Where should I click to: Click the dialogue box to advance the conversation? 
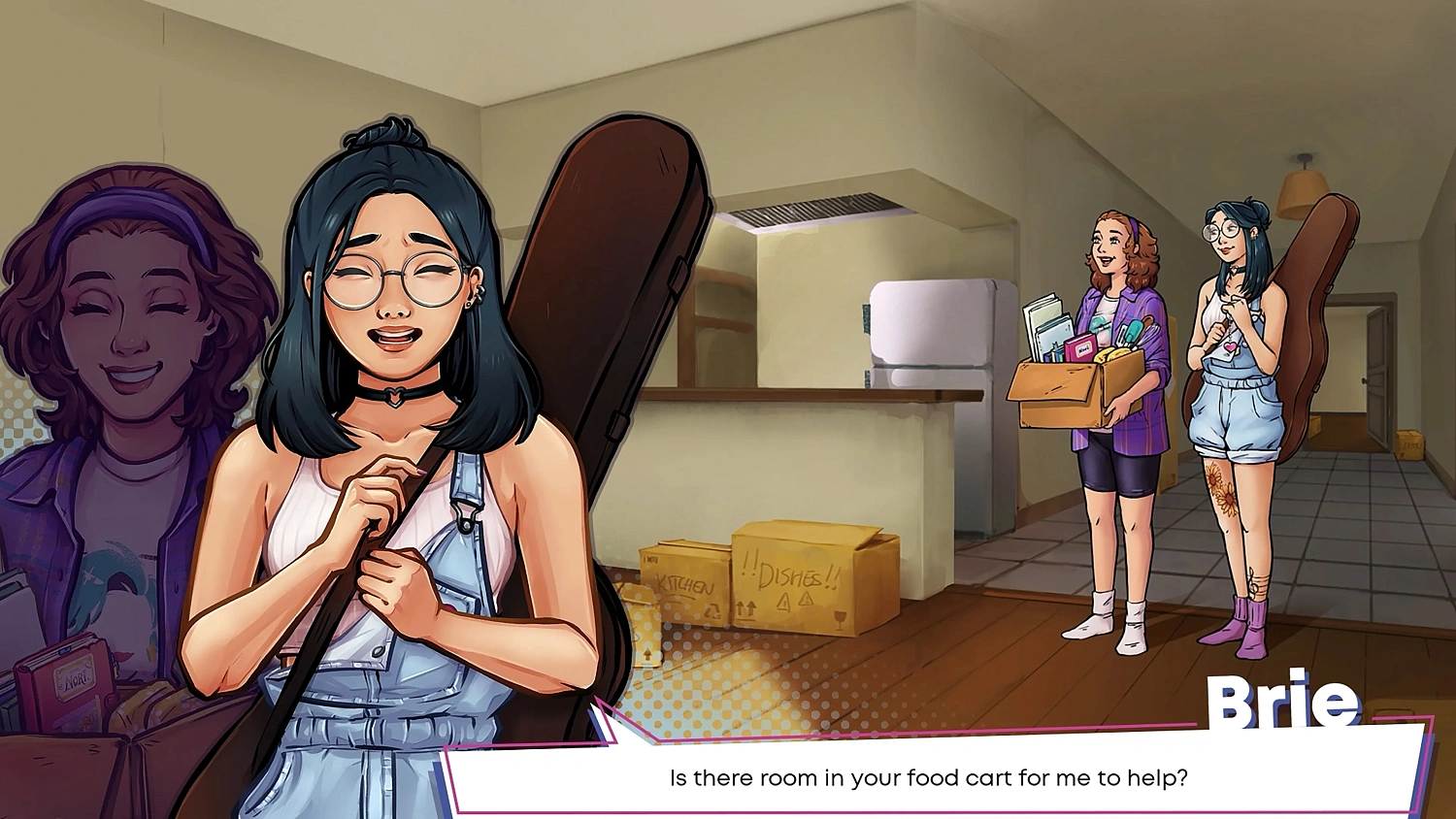point(932,777)
